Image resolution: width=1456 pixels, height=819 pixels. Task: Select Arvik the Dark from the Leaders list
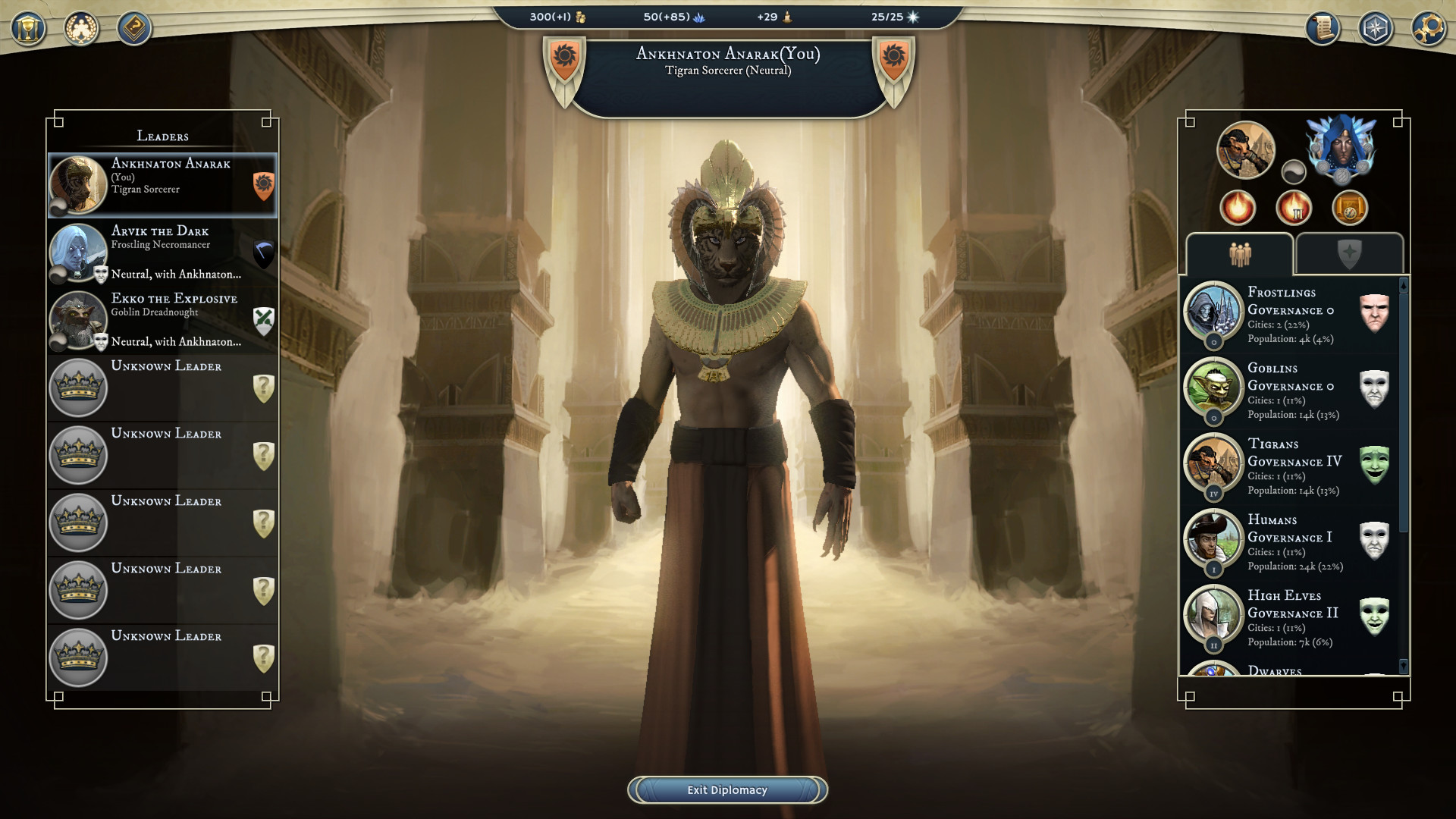click(x=162, y=253)
